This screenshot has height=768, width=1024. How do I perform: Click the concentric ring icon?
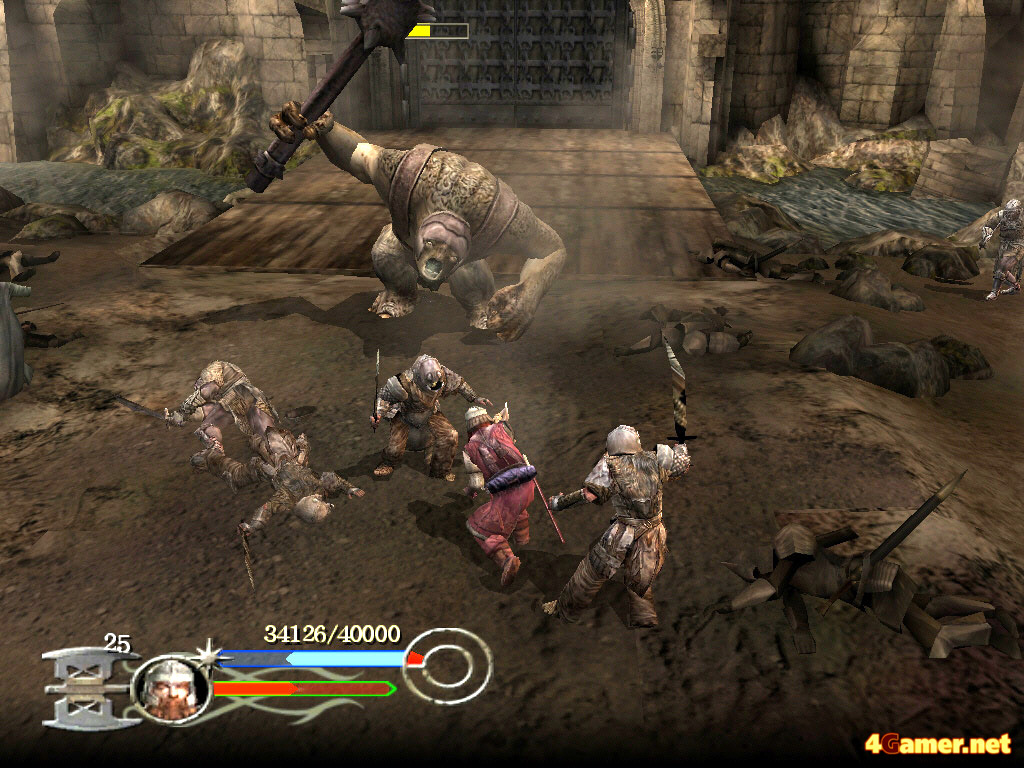click(451, 664)
